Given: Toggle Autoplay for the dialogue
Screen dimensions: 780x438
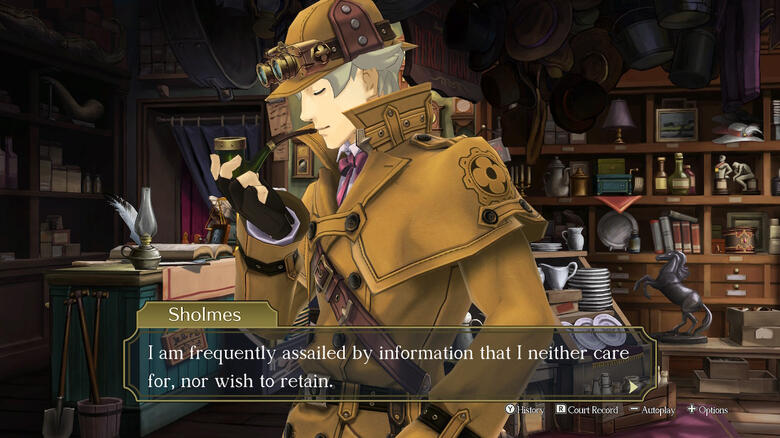Looking at the screenshot, I should [652, 410].
